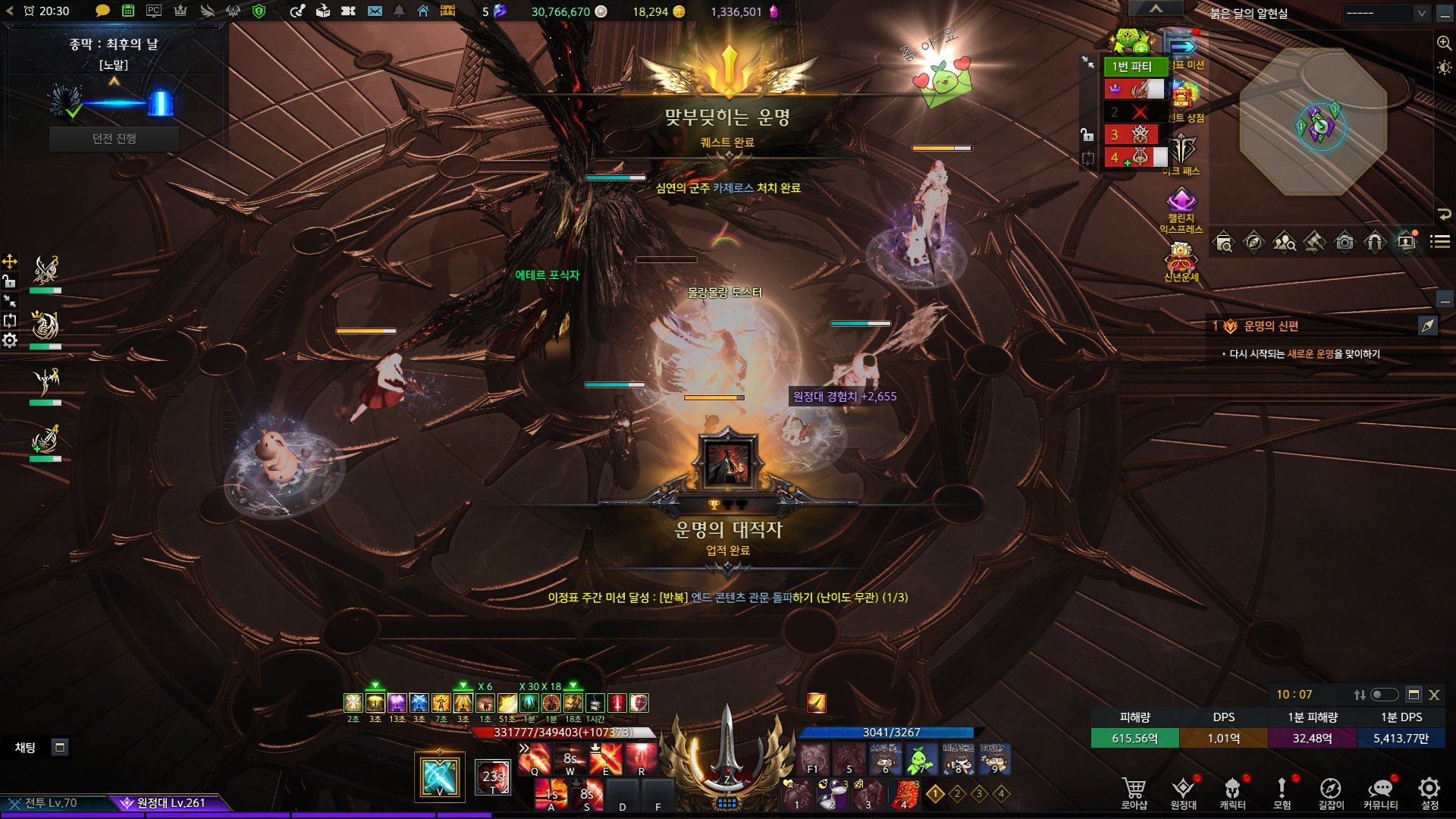Select the 운명의 신편 quest tracker entry
Screen dimensions: 1456x819
1271,326
